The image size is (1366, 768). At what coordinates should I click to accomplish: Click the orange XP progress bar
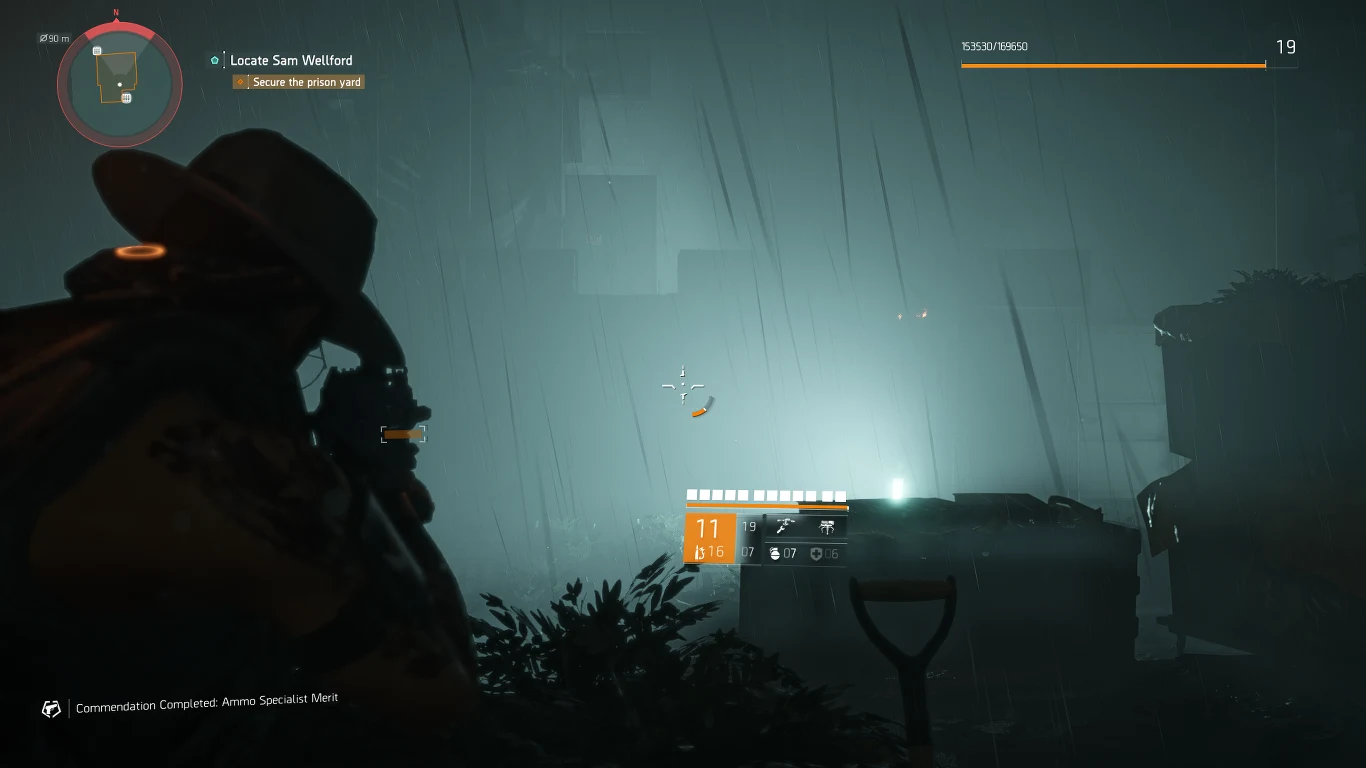point(1112,65)
